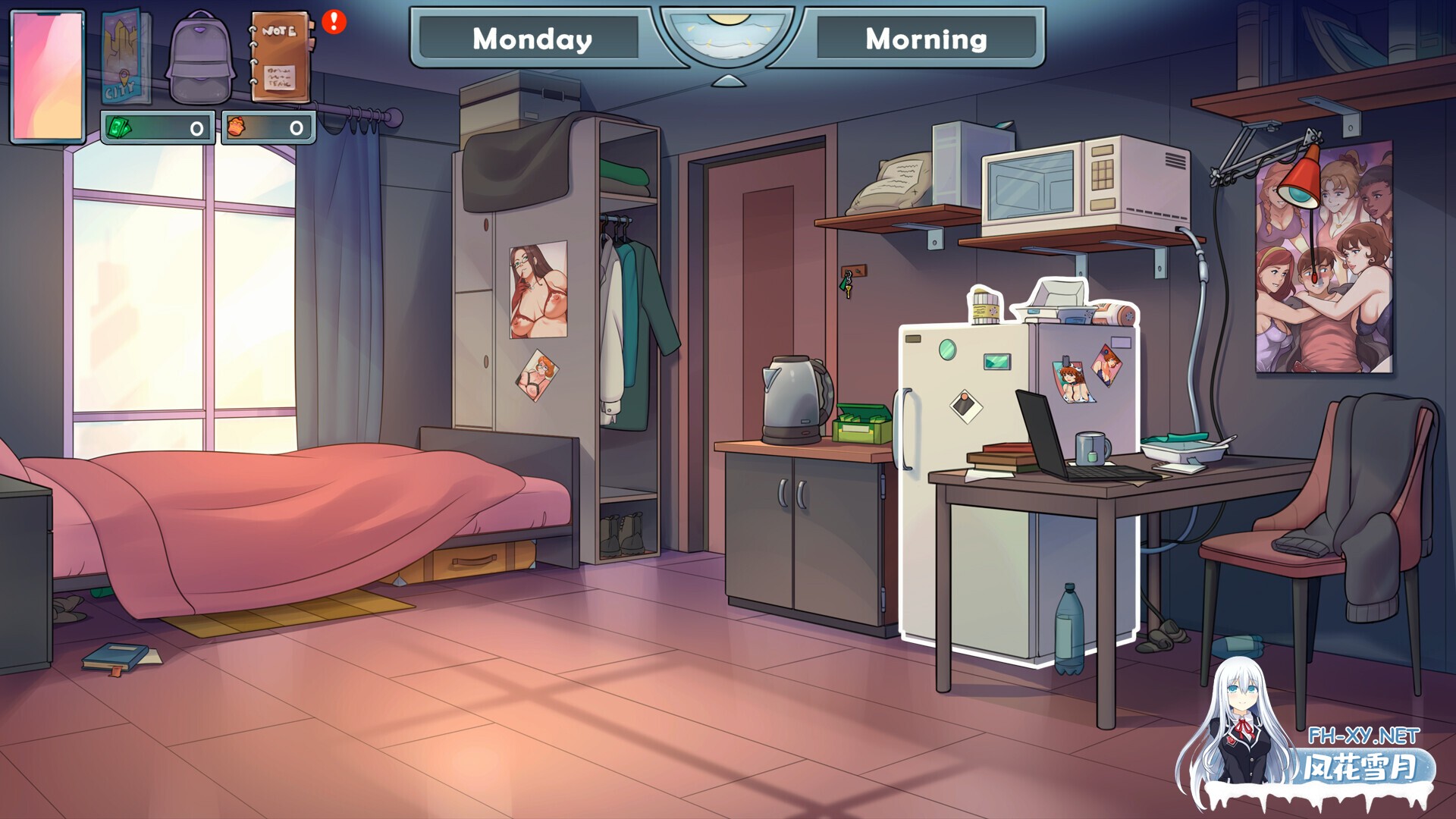Open the pink smartphone

[48, 76]
